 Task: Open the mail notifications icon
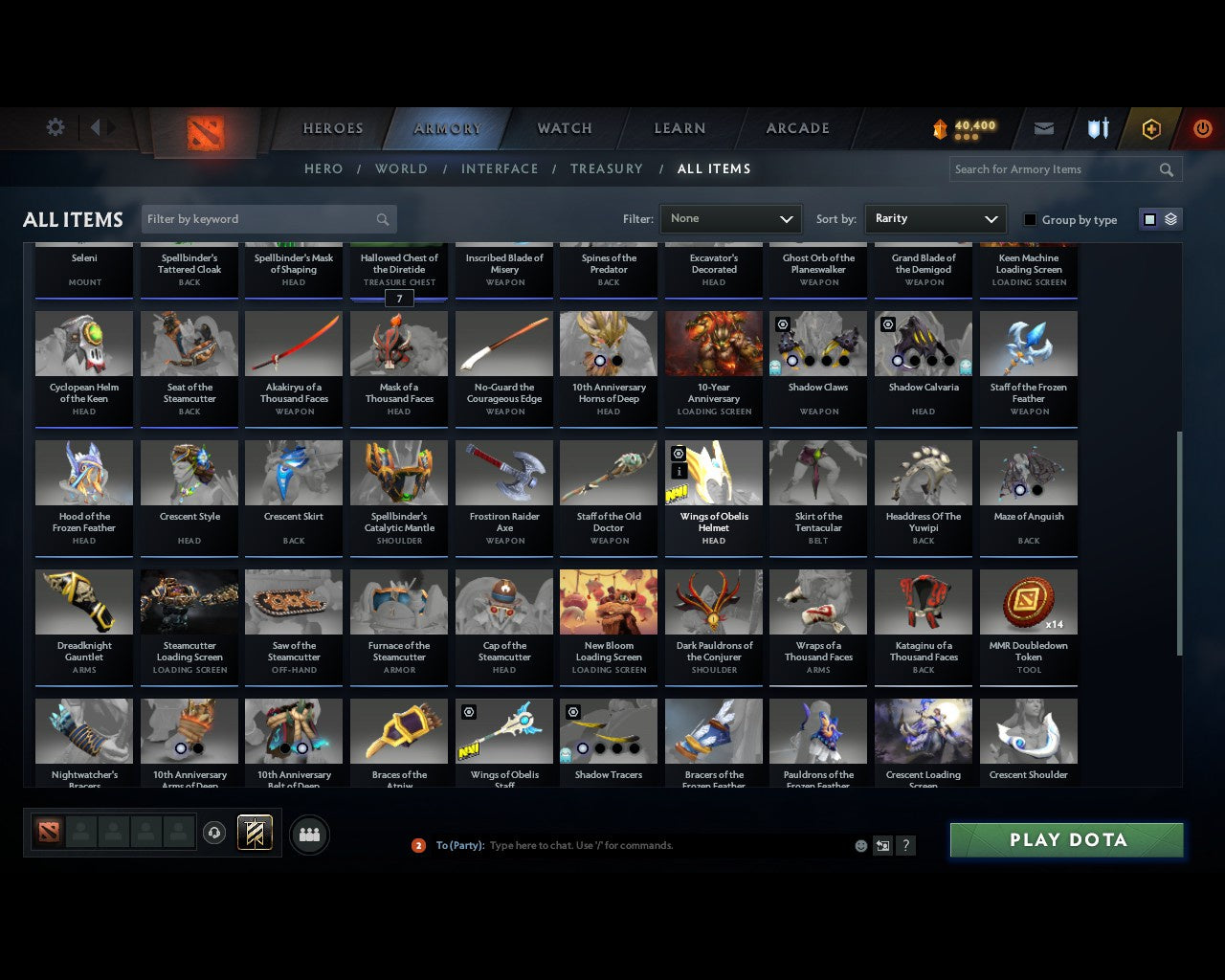(1043, 127)
